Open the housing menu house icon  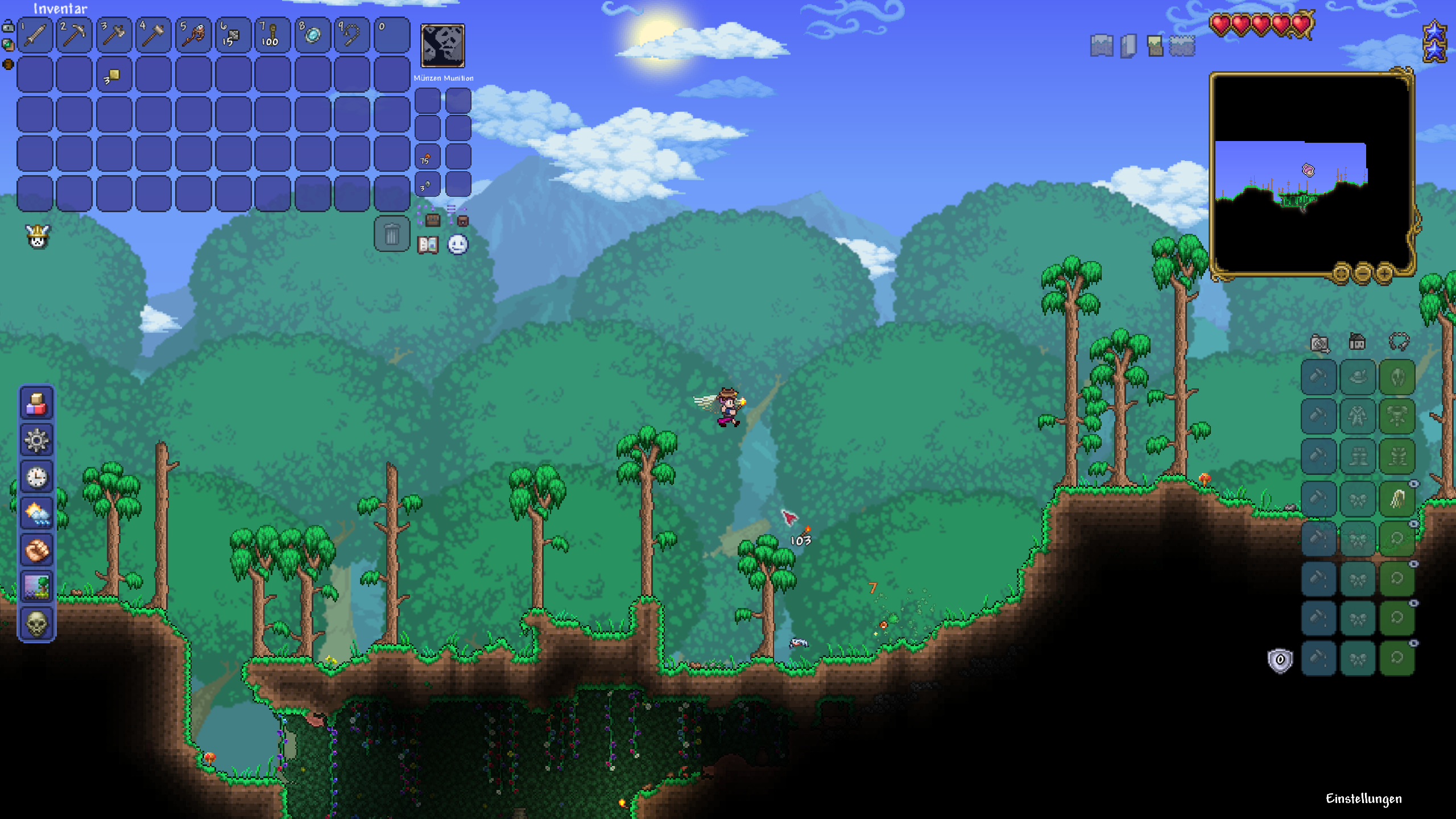[1358, 342]
